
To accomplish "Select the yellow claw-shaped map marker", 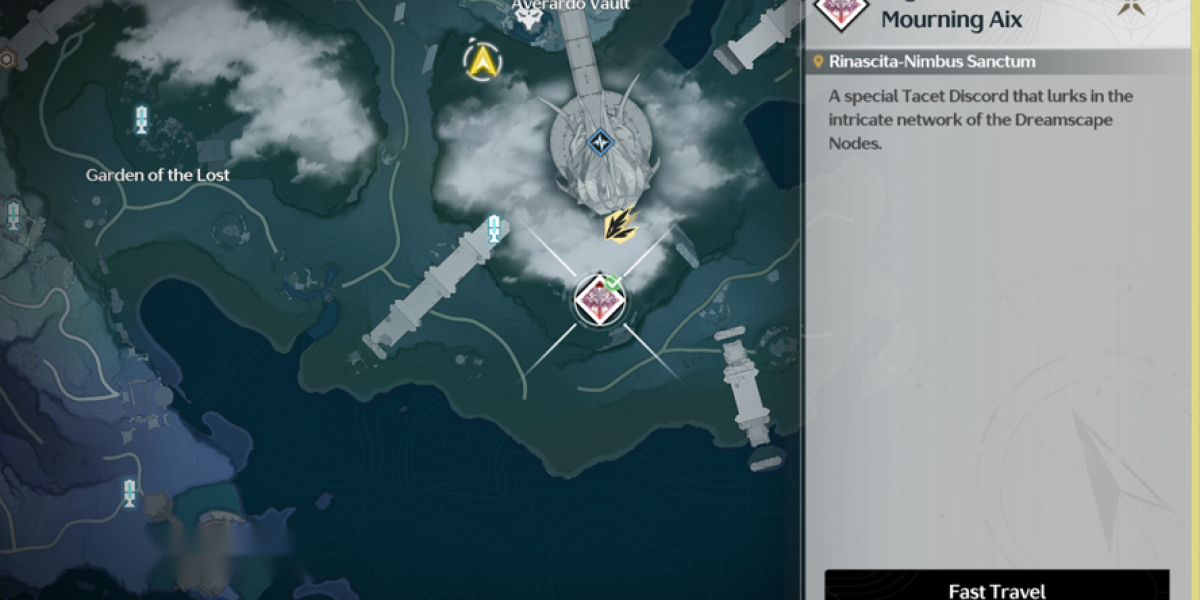I will (621, 225).
